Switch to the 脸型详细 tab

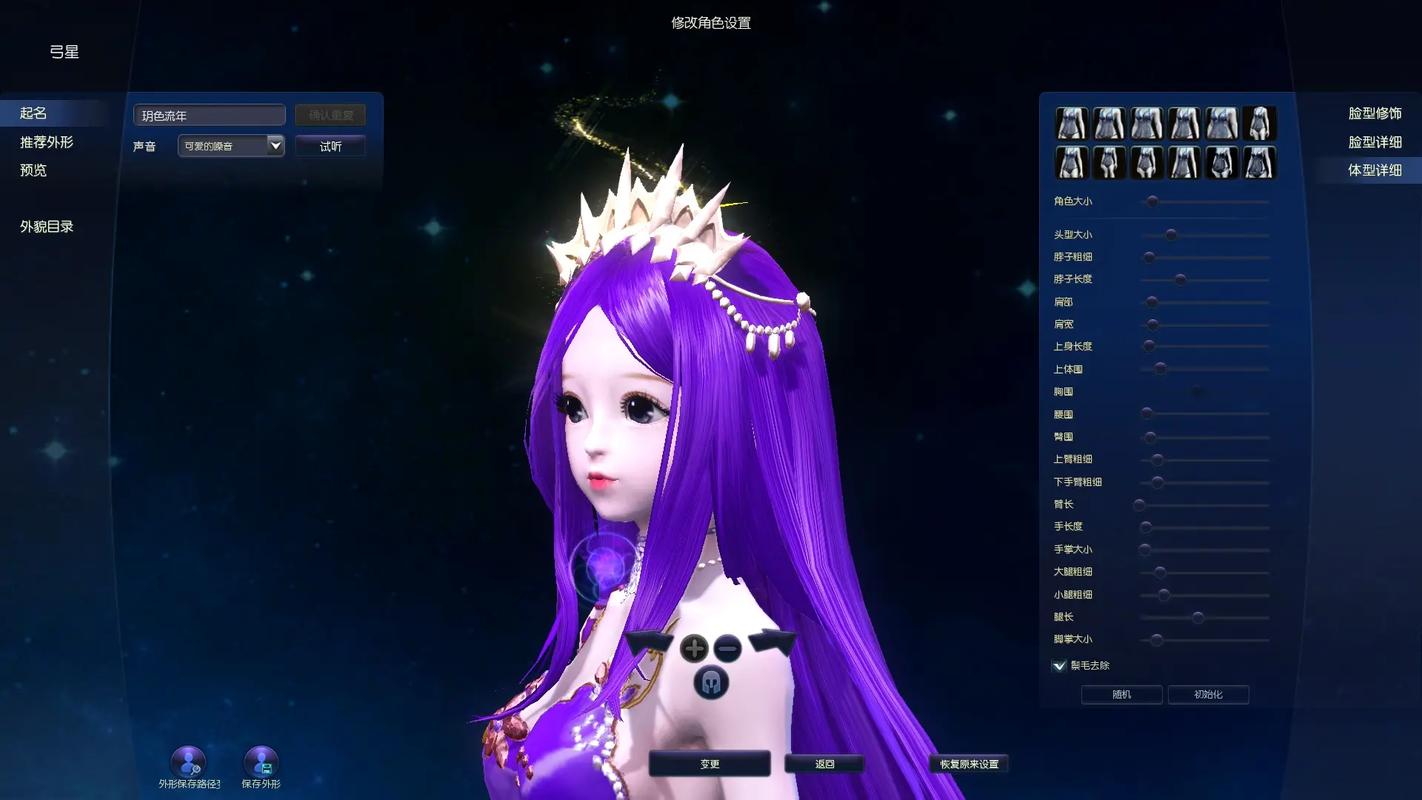[1374, 142]
